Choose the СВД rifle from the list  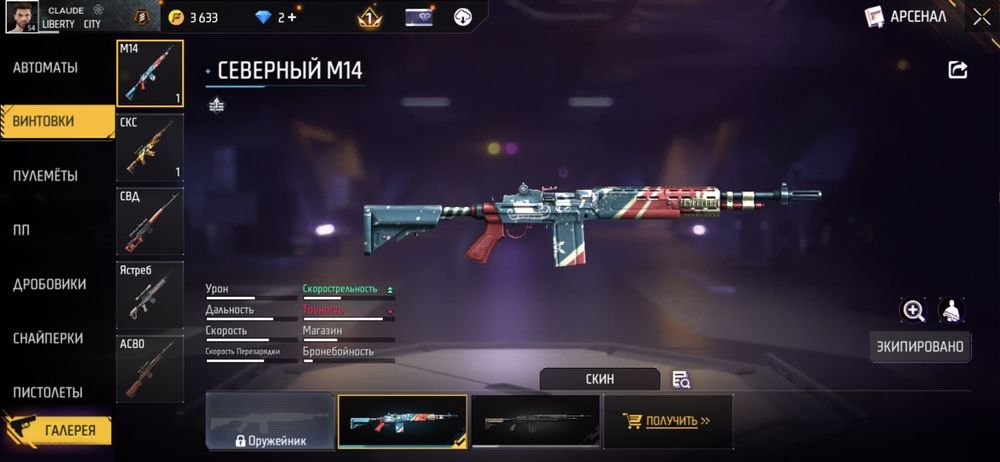(x=150, y=221)
